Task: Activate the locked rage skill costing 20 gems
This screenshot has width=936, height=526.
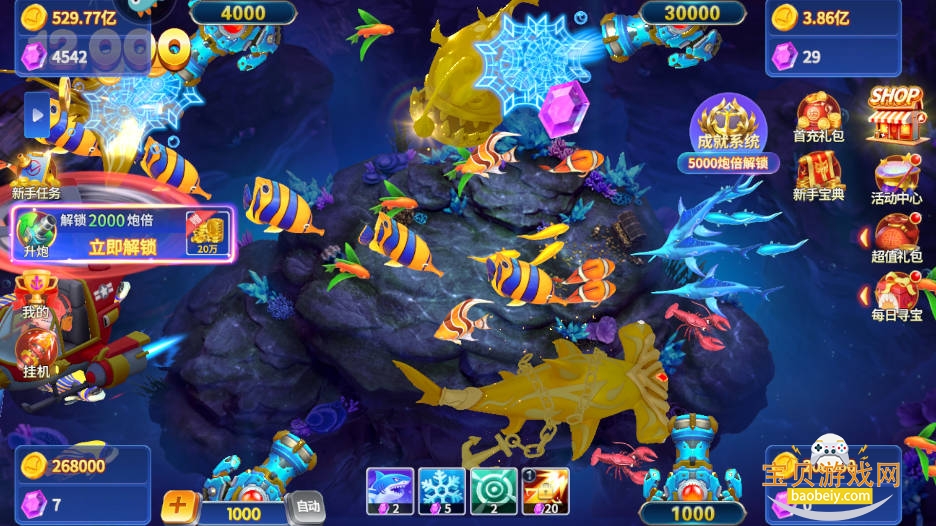Action: [x=545, y=491]
